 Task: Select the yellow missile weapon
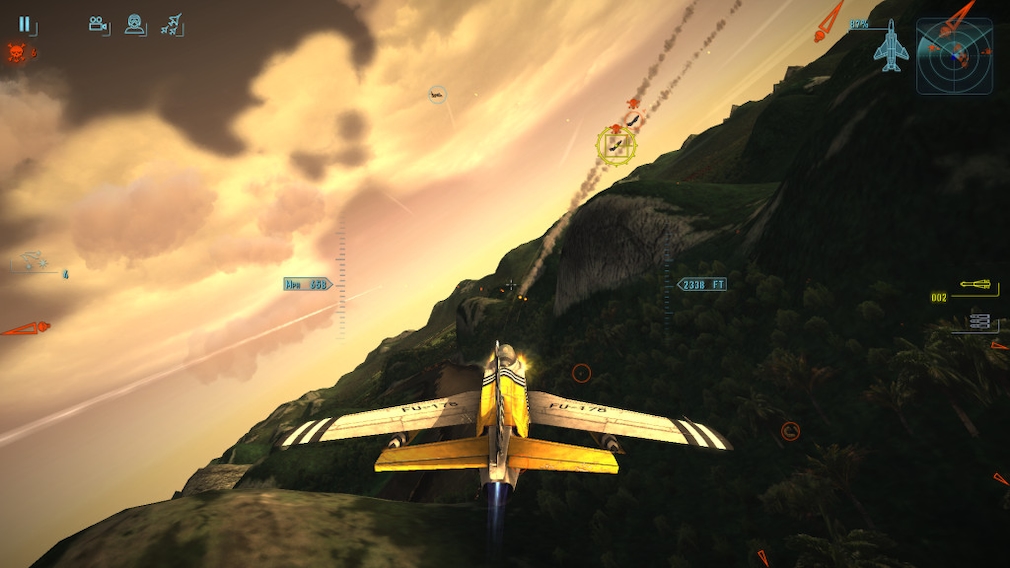[x=977, y=288]
